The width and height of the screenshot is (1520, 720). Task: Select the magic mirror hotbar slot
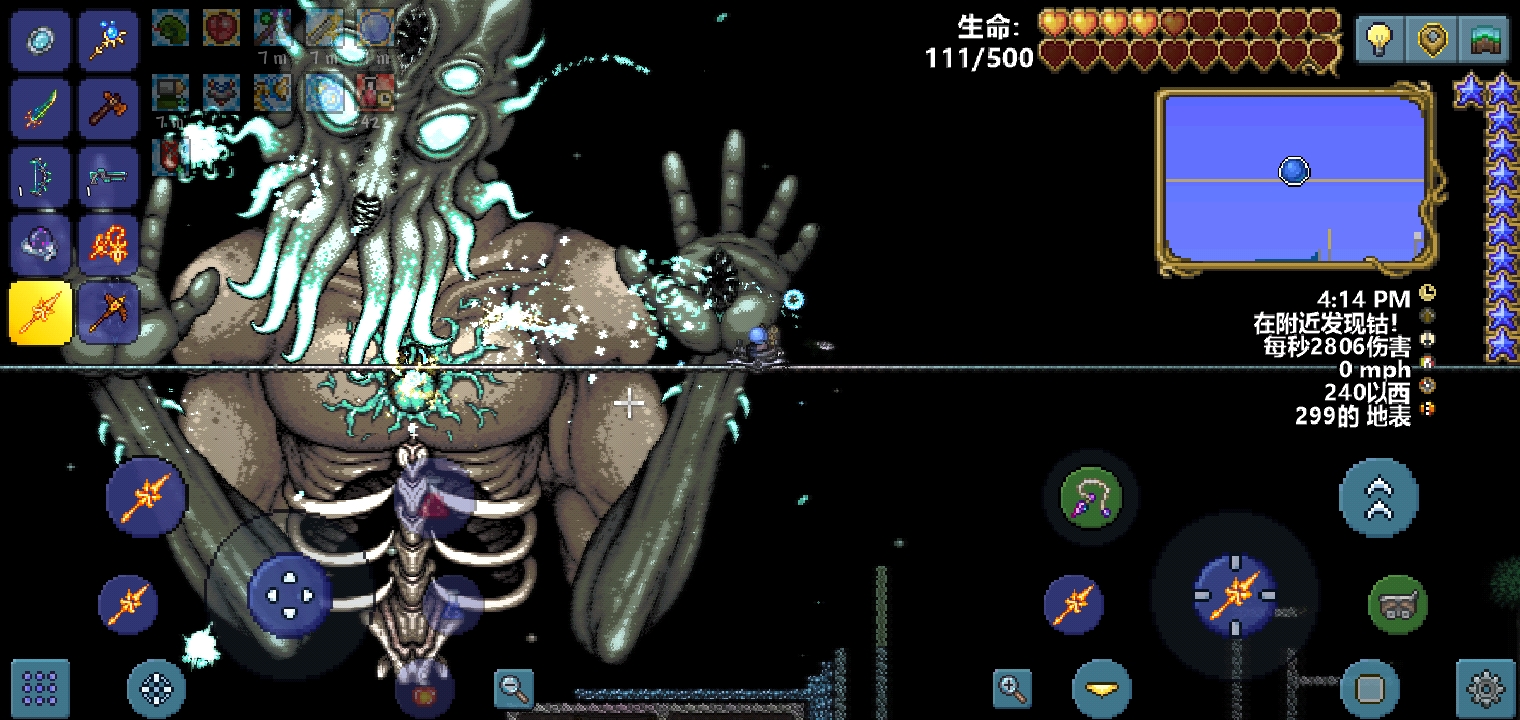pyautogui.click(x=40, y=41)
